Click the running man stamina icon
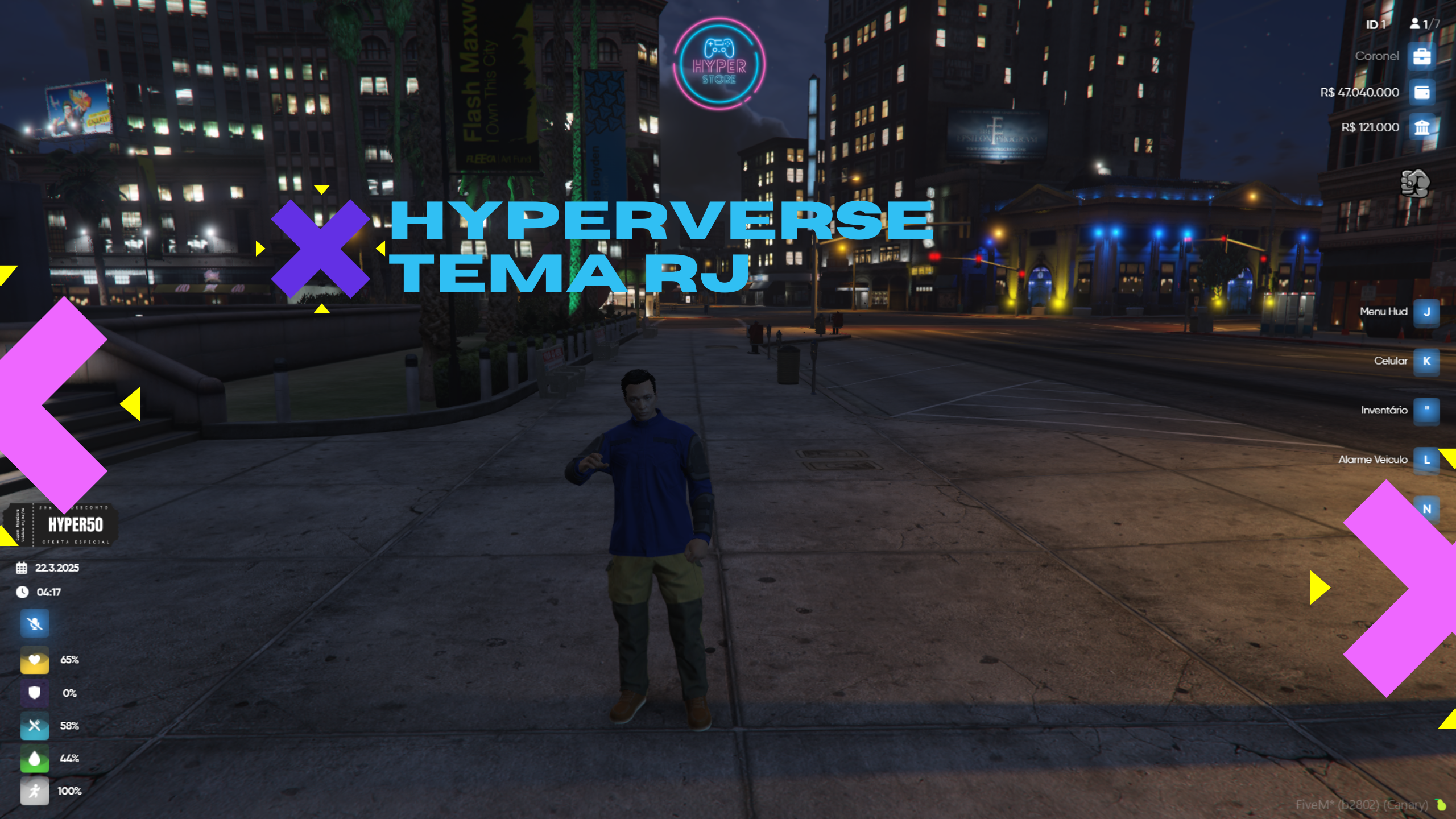Screen dimensions: 1456x819 tap(35, 791)
